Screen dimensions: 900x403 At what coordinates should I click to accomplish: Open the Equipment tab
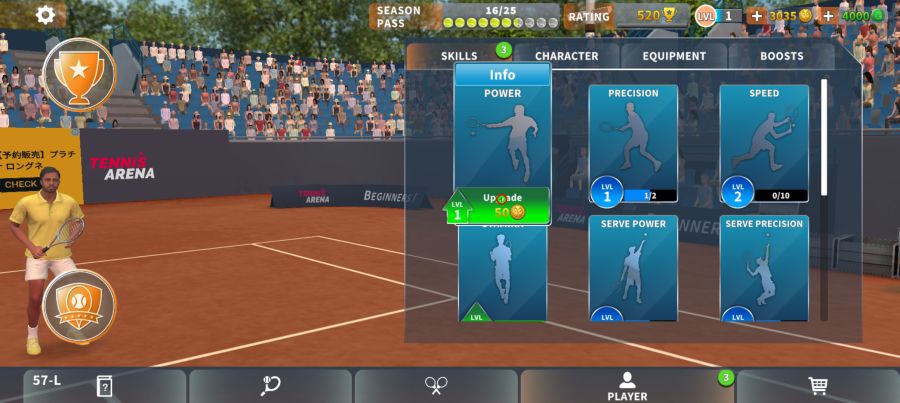(x=674, y=56)
